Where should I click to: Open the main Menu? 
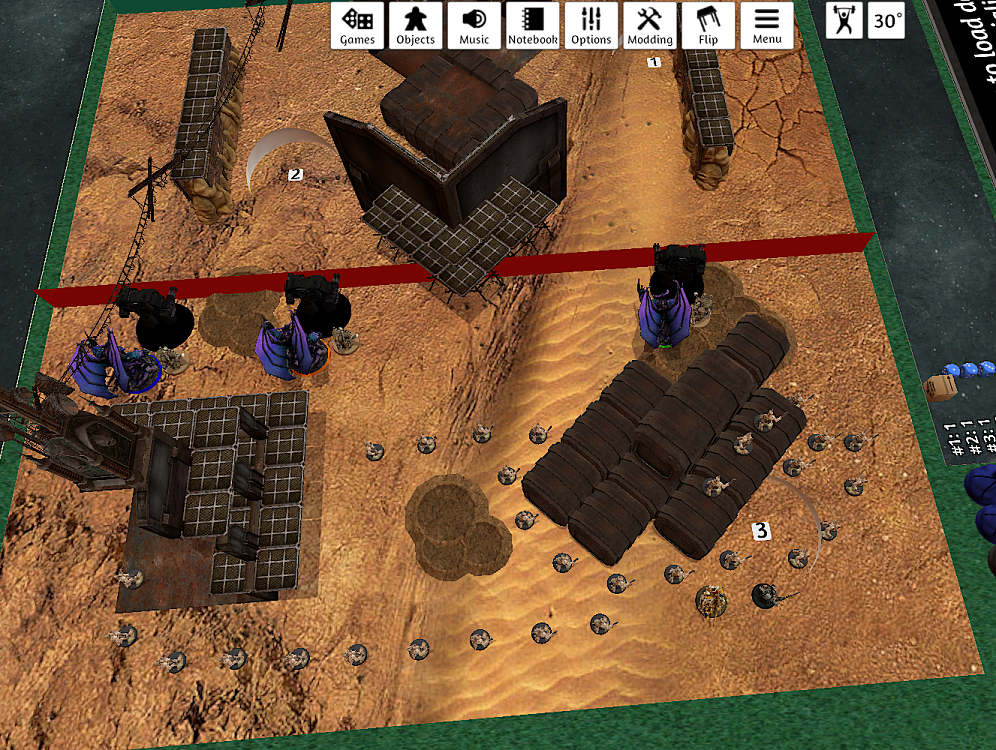tap(767, 25)
